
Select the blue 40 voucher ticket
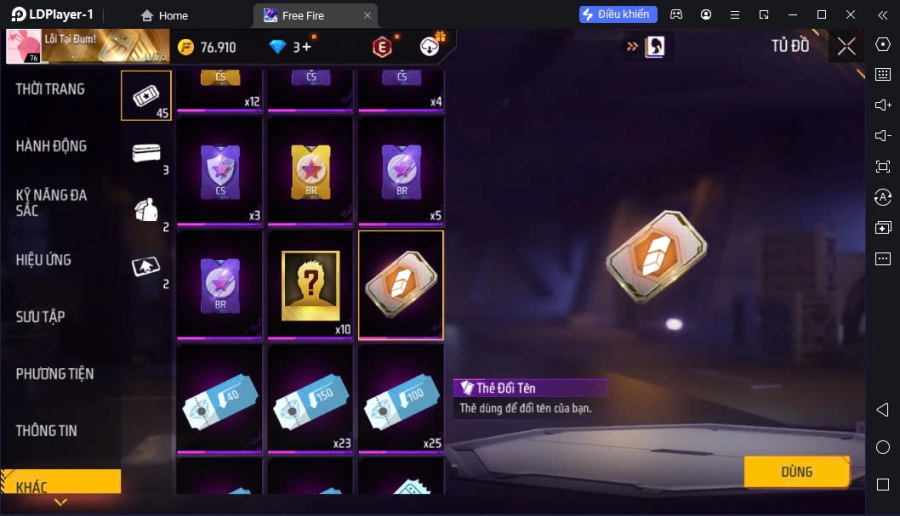(x=219, y=399)
